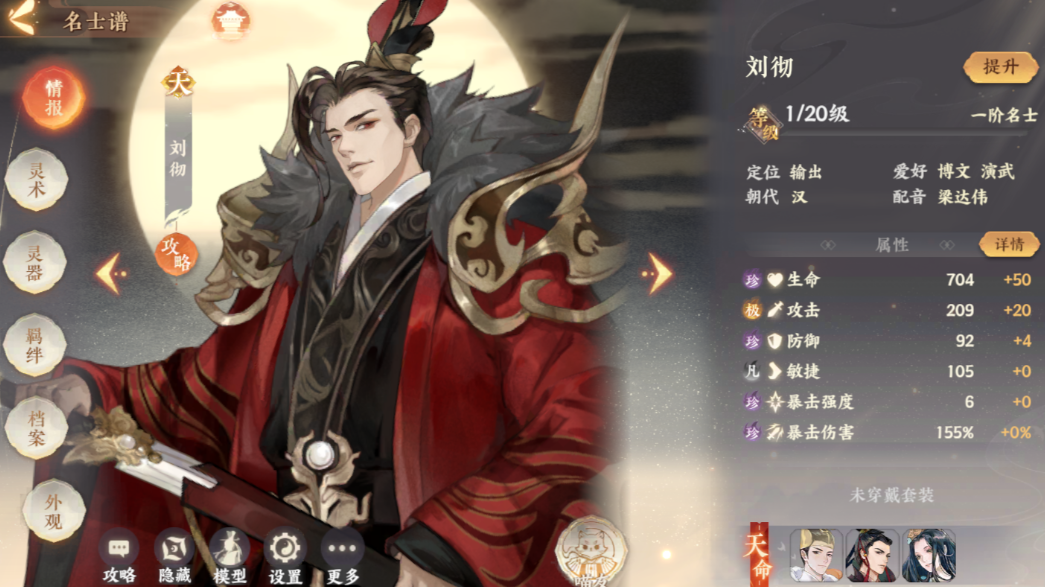The width and height of the screenshot is (1045, 587).
Task: Show the previous character with left arrow
Action: point(111,272)
